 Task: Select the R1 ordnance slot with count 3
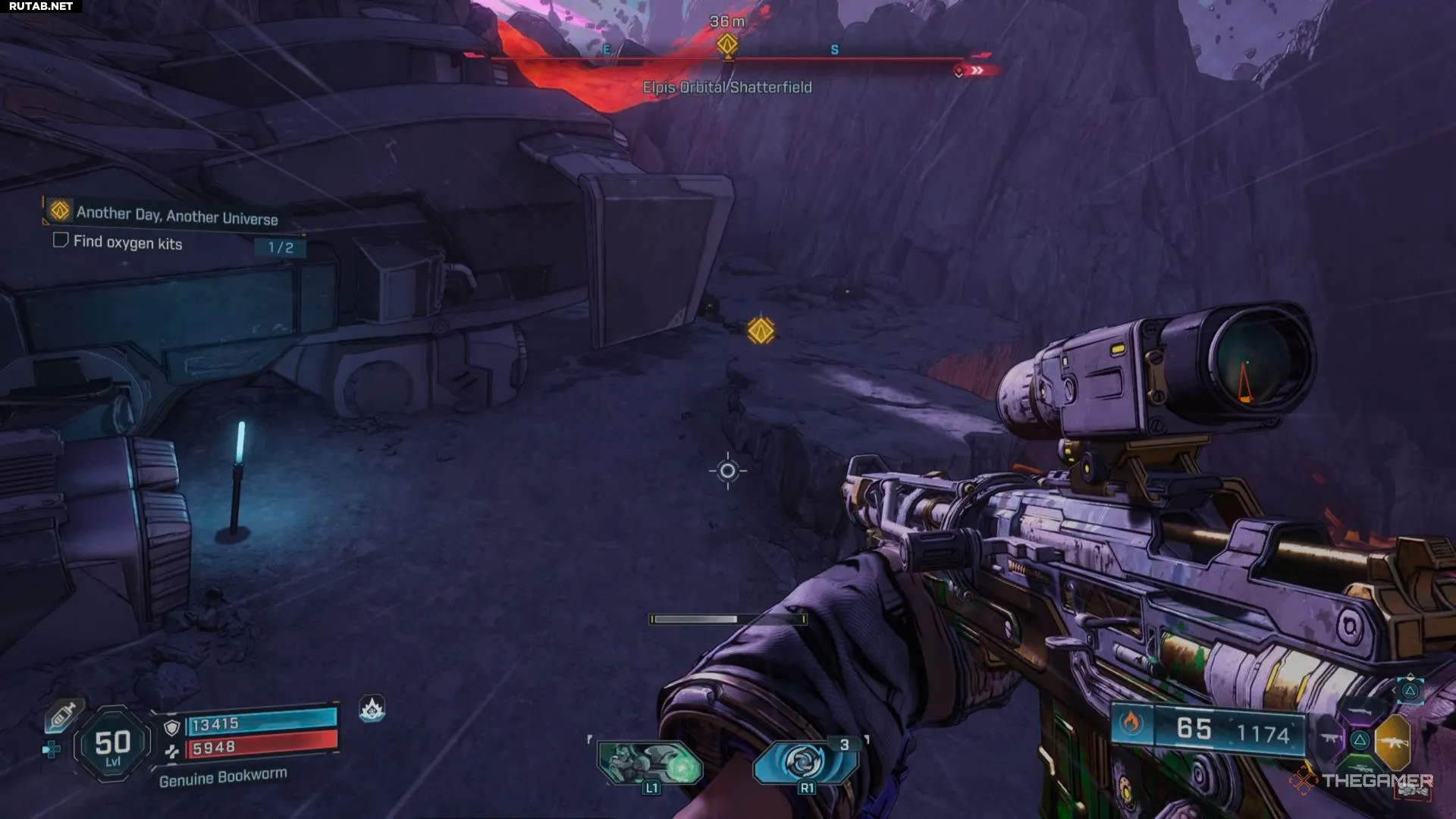coord(805,761)
